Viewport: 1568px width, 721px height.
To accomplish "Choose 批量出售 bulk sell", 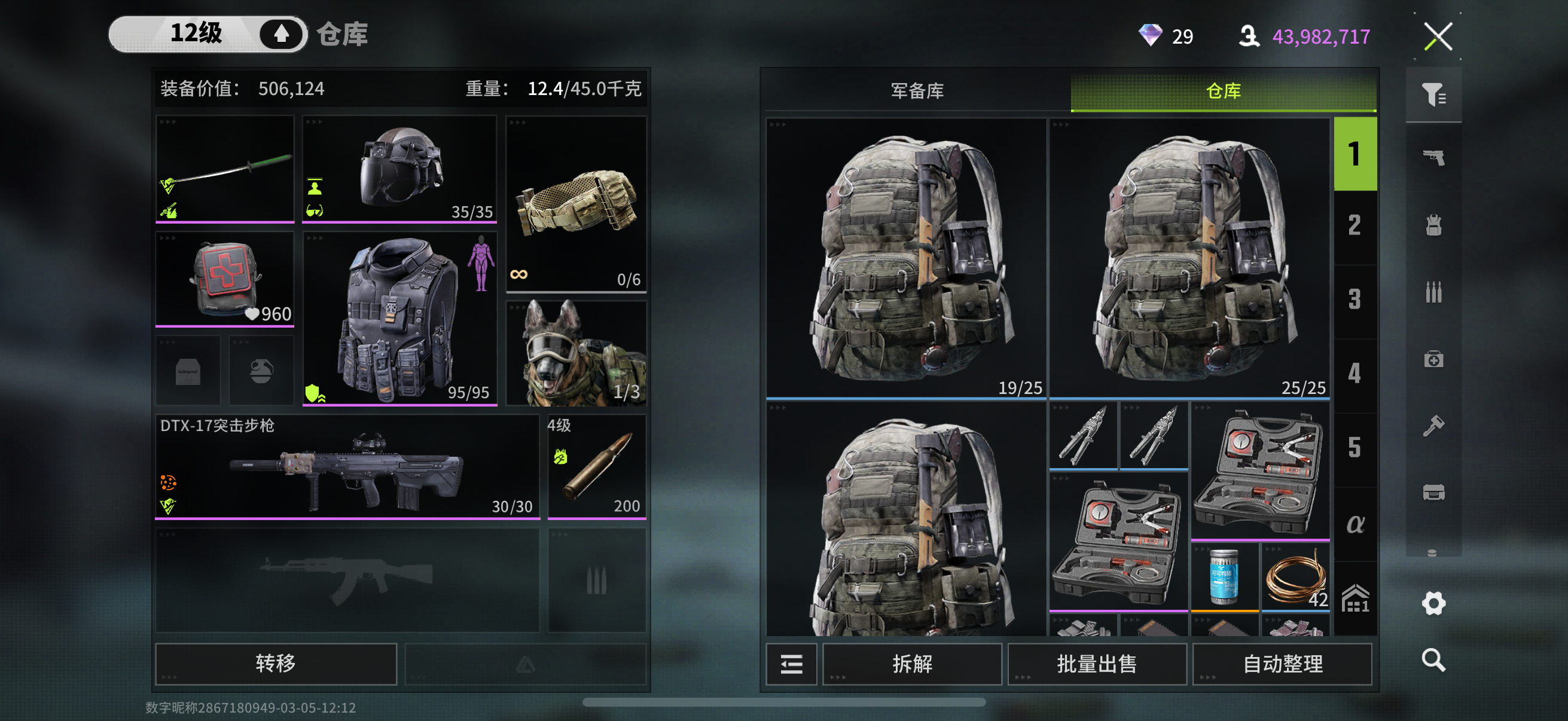I will click(x=1096, y=663).
